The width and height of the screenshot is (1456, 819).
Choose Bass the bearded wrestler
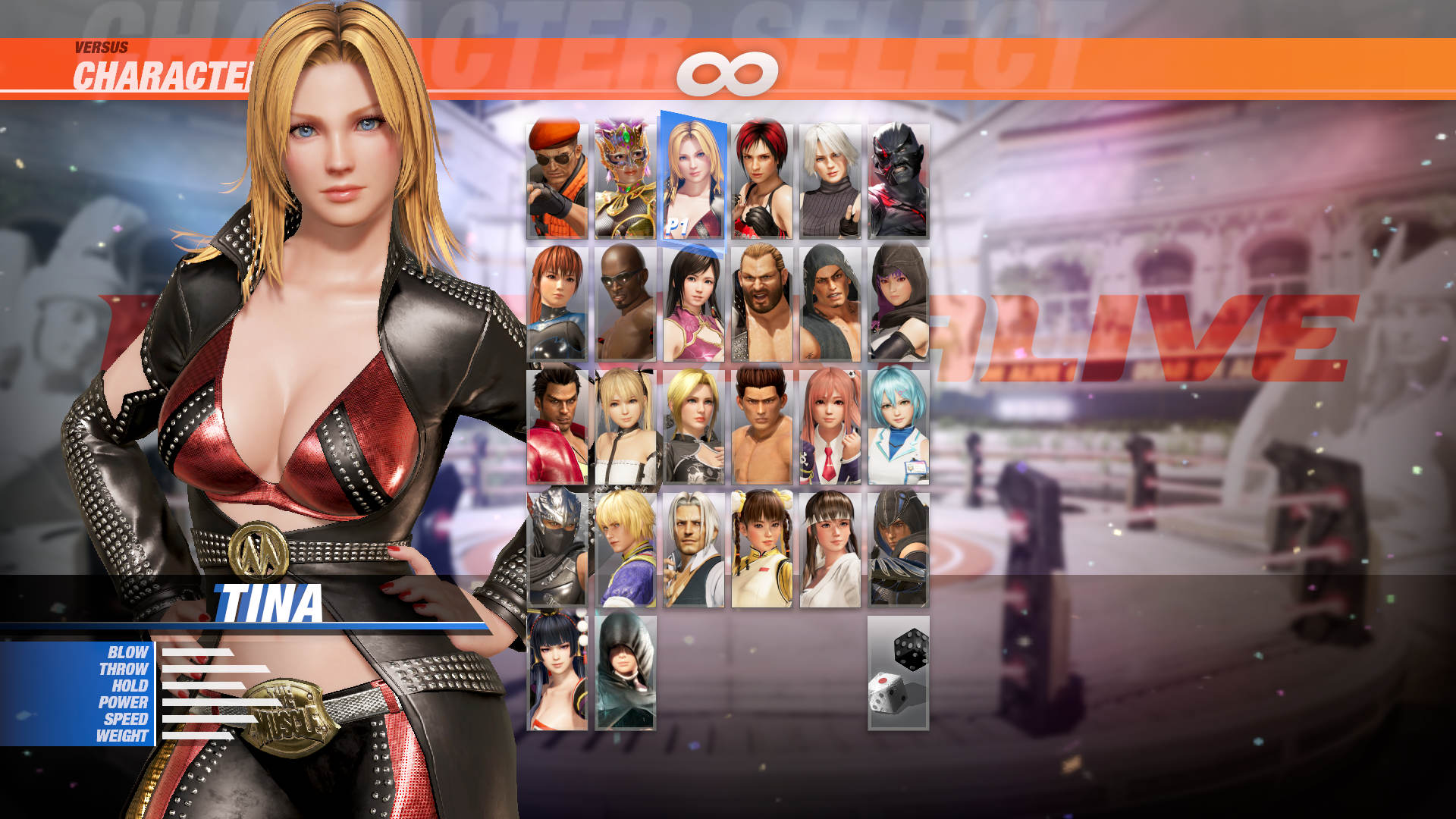(762, 303)
